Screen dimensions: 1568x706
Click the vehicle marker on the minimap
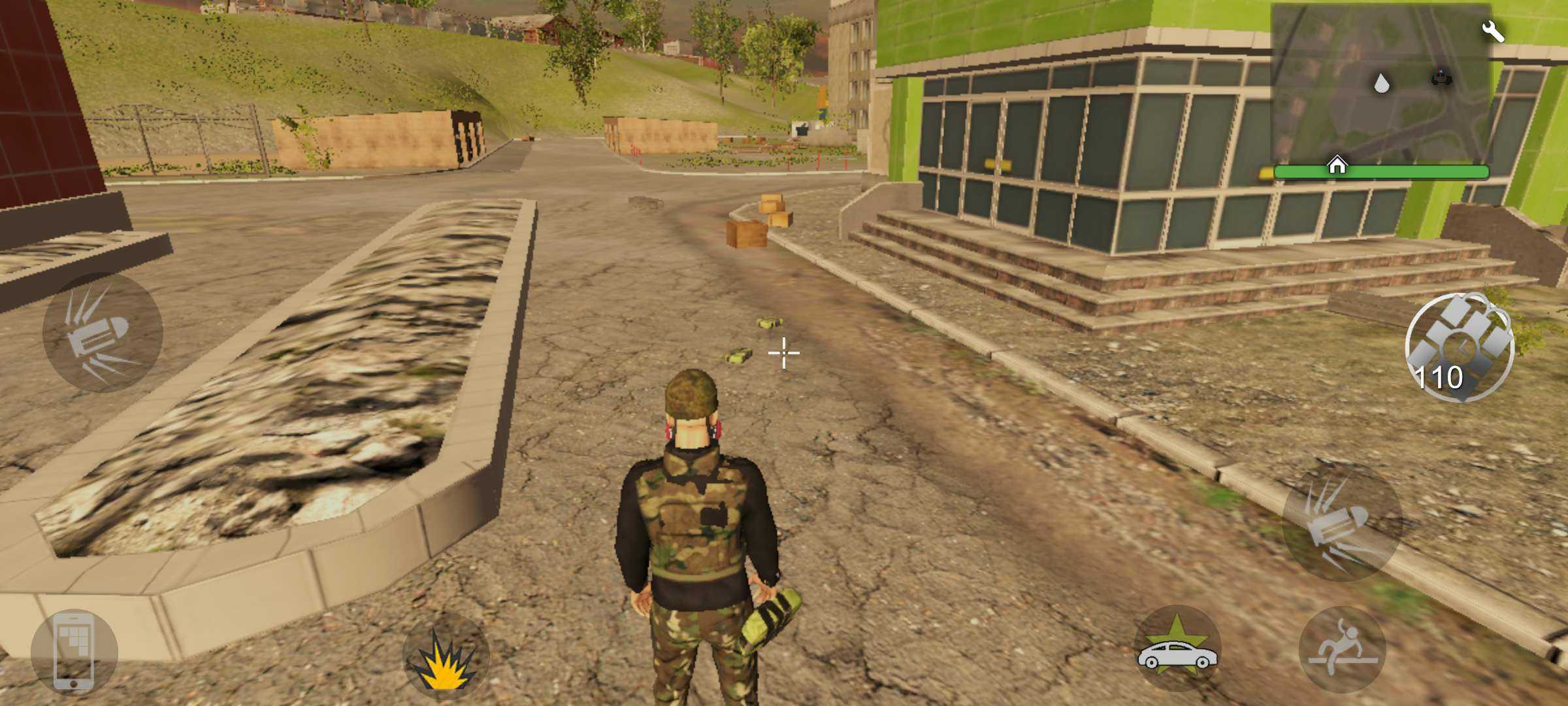(1441, 78)
